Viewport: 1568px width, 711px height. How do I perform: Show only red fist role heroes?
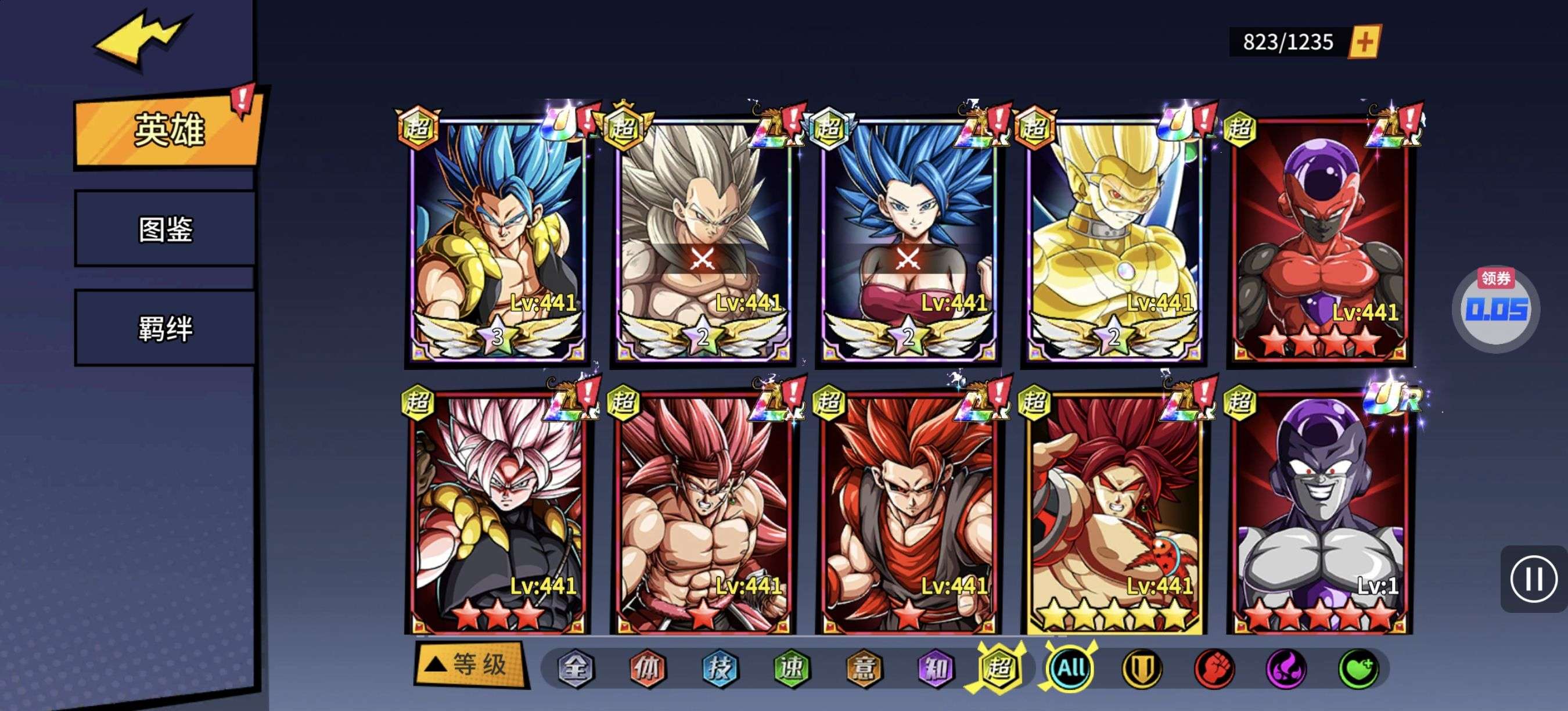(x=1214, y=669)
